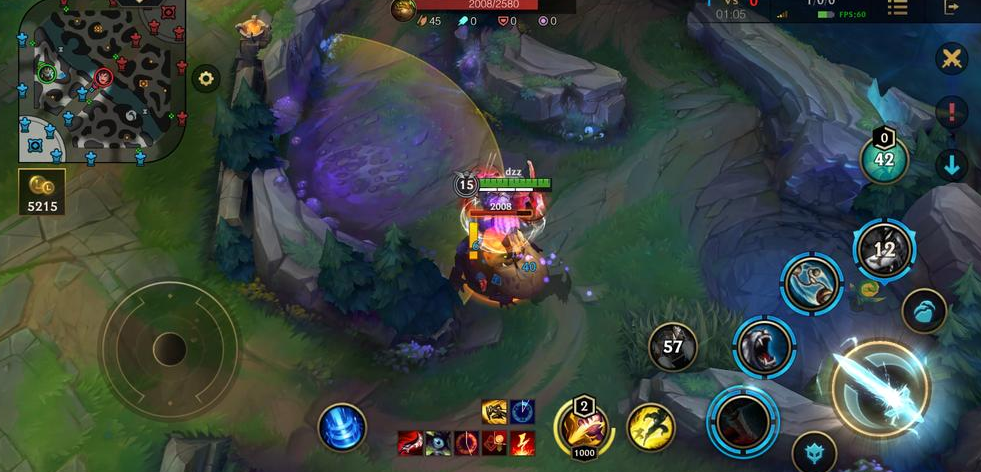This screenshot has height=472, width=981.
Task: Click the exit door icon
Action: (x=951, y=8)
